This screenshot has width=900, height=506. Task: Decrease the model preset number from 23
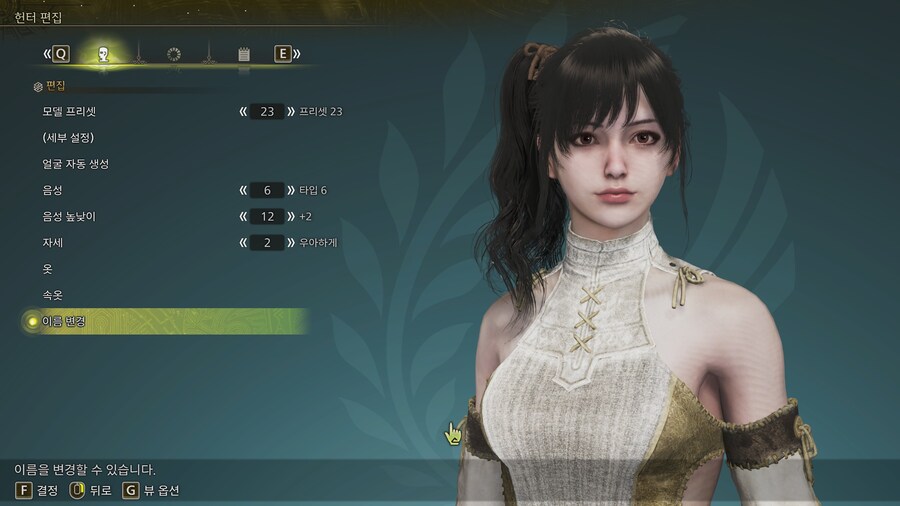pos(243,112)
